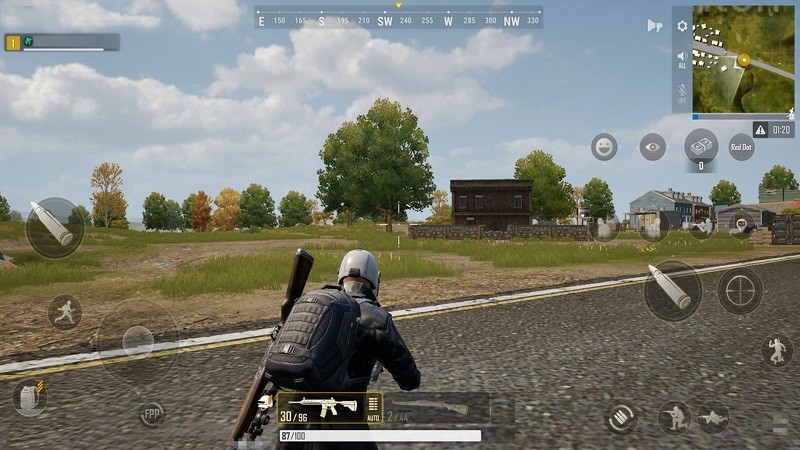Viewport: 800px width, 450px height.
Task: Fire using the right-side bullet button
Action: 672,291
